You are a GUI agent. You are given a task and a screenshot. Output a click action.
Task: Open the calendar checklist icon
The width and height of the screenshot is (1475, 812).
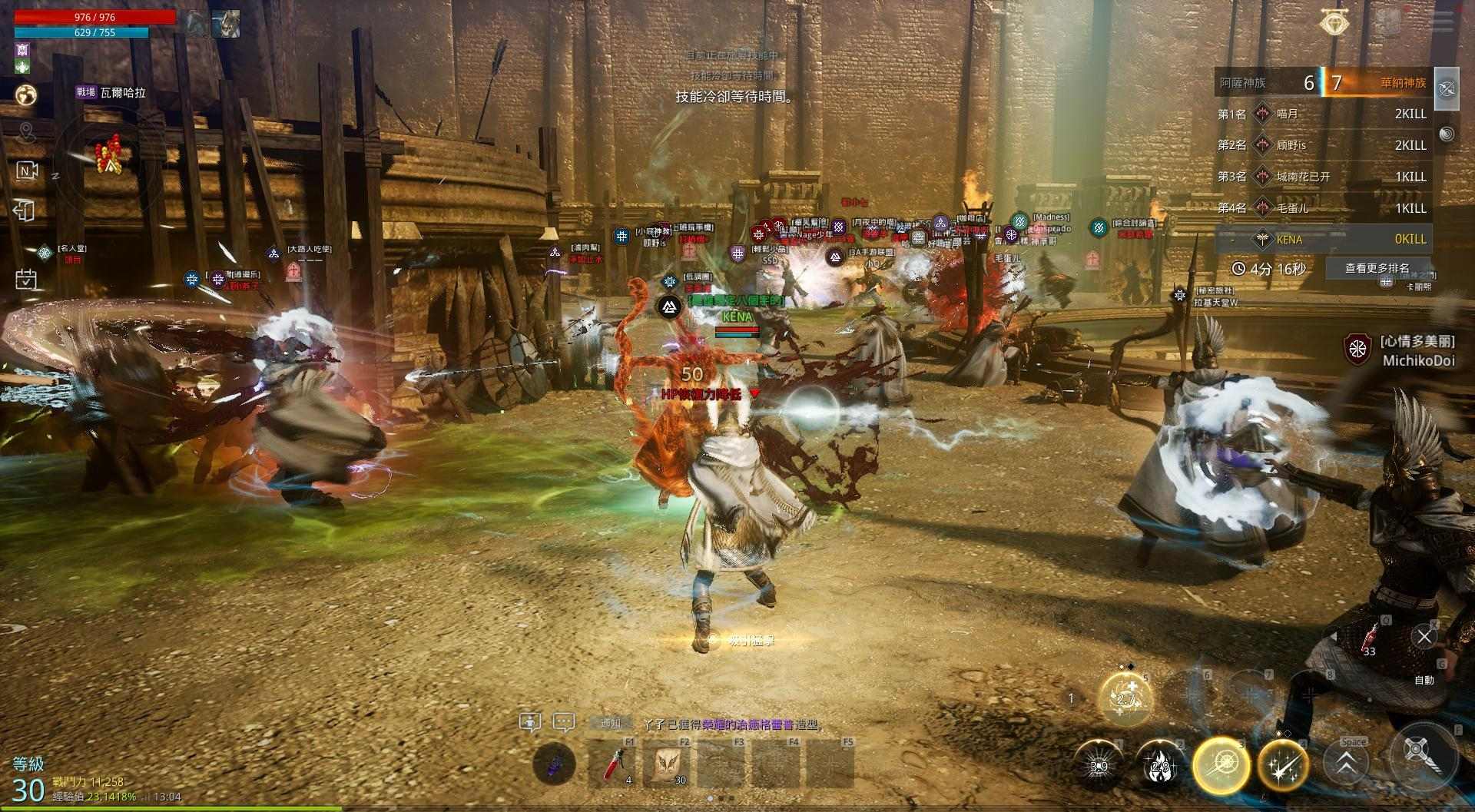pyautogui.click(x=25, y=278)
